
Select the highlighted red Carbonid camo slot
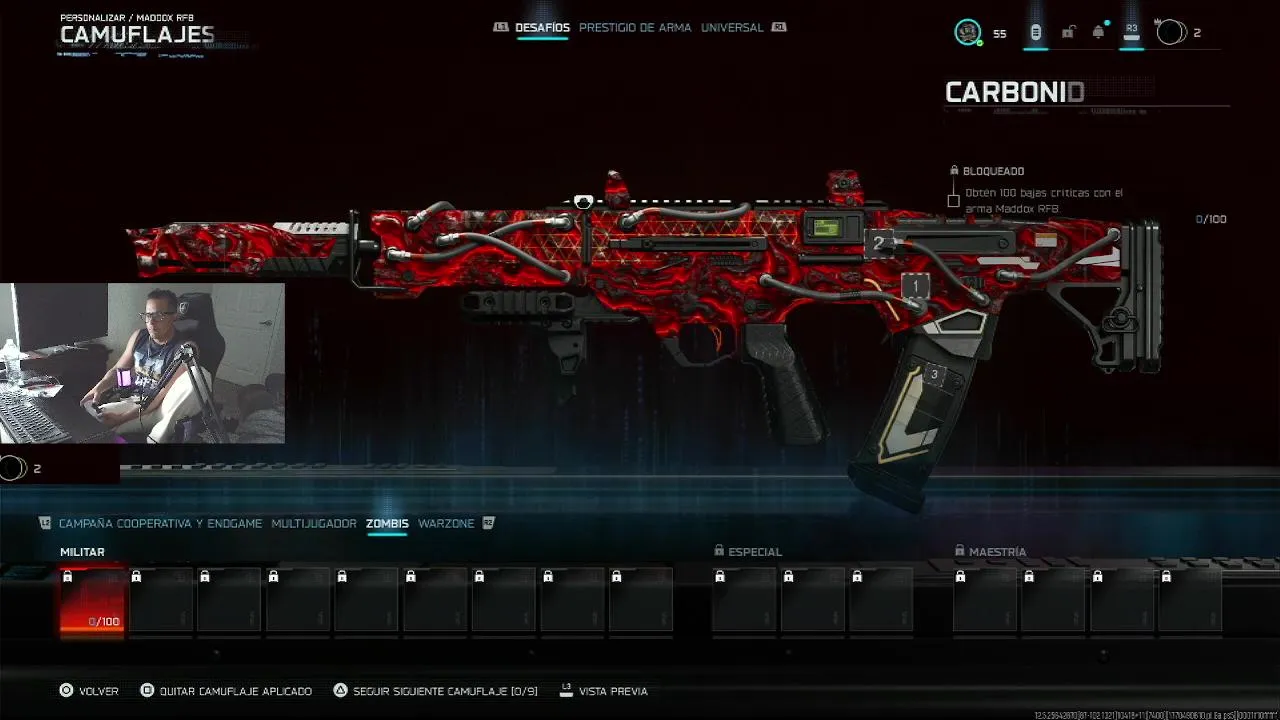(x=92, y=600)
